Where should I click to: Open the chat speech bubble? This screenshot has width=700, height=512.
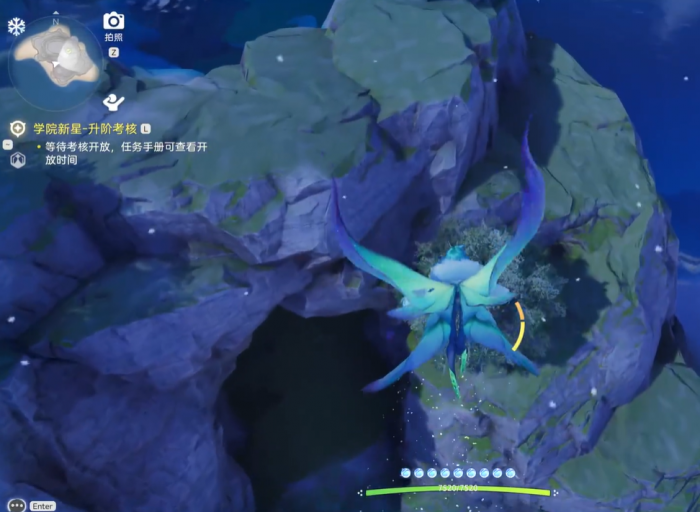coord(16,505)
